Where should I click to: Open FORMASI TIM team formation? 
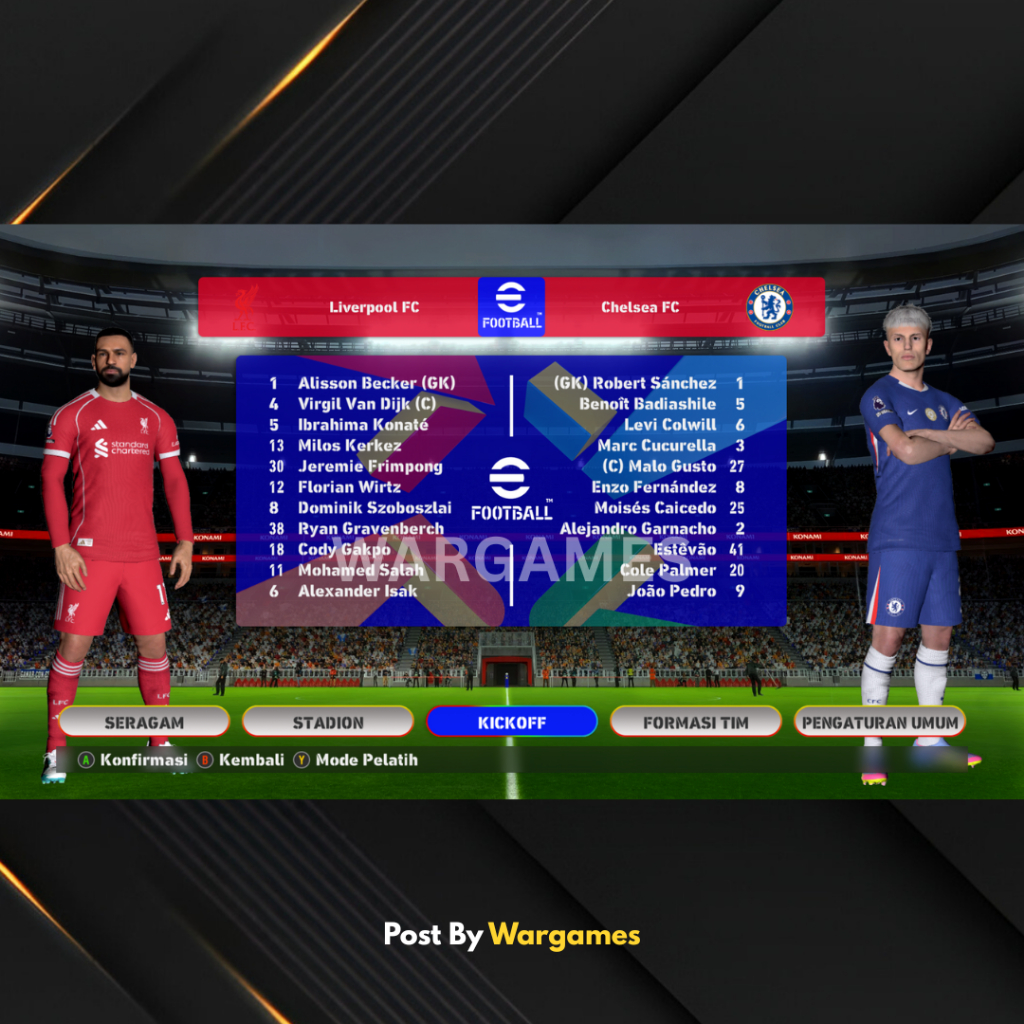[x=696, y=722]
